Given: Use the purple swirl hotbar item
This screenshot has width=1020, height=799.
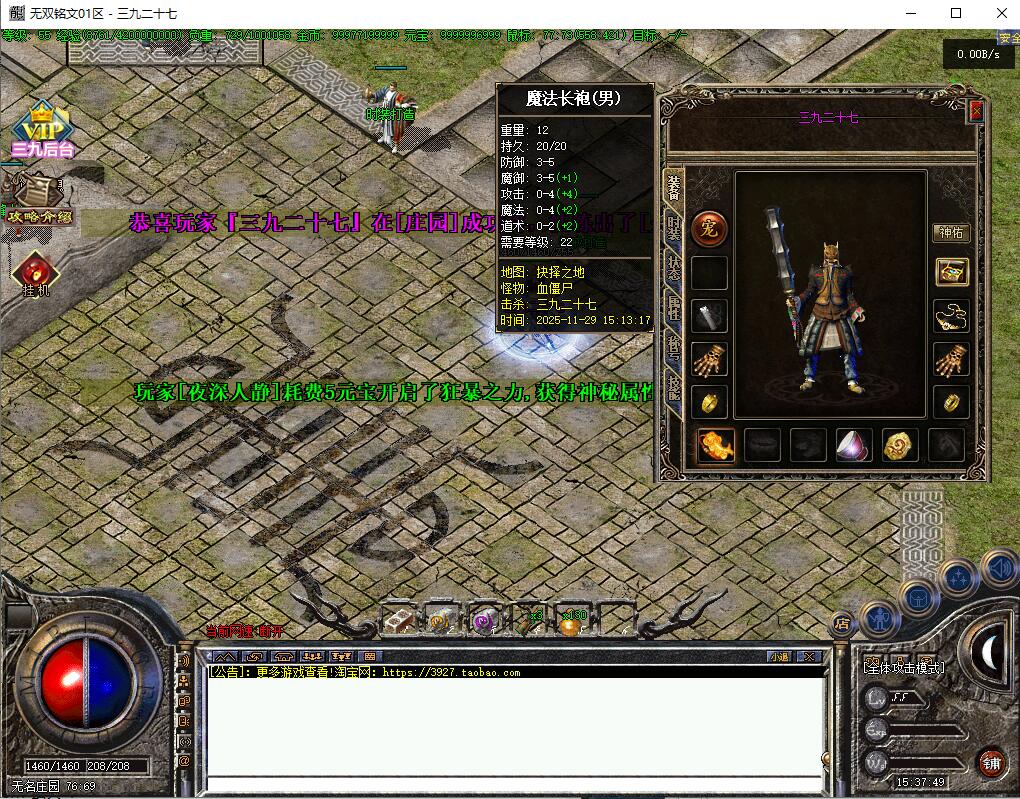Looking at the screenshot, I should click(484, 622).
